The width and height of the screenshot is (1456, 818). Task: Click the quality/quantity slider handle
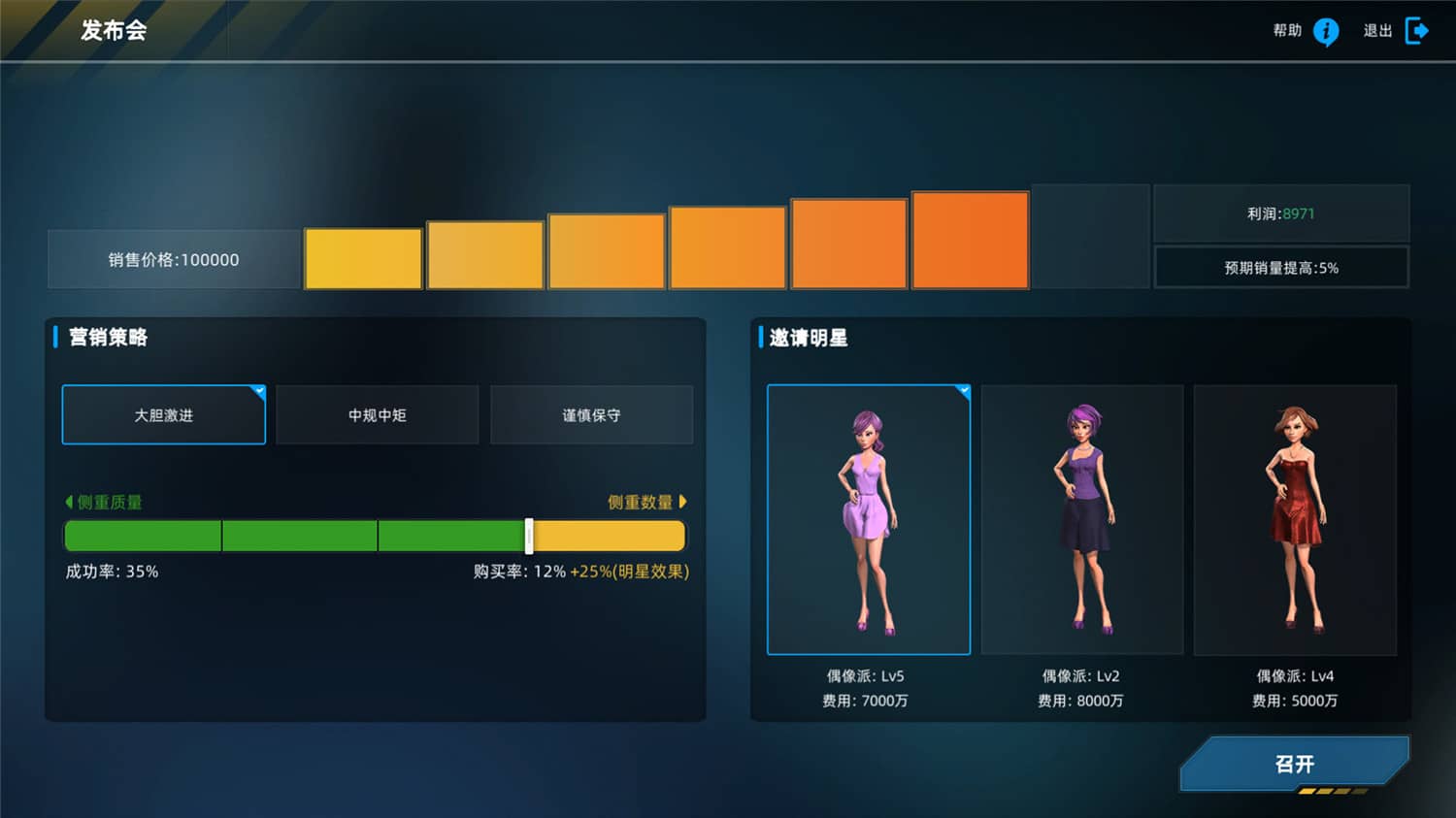click(x=529, y=535)
